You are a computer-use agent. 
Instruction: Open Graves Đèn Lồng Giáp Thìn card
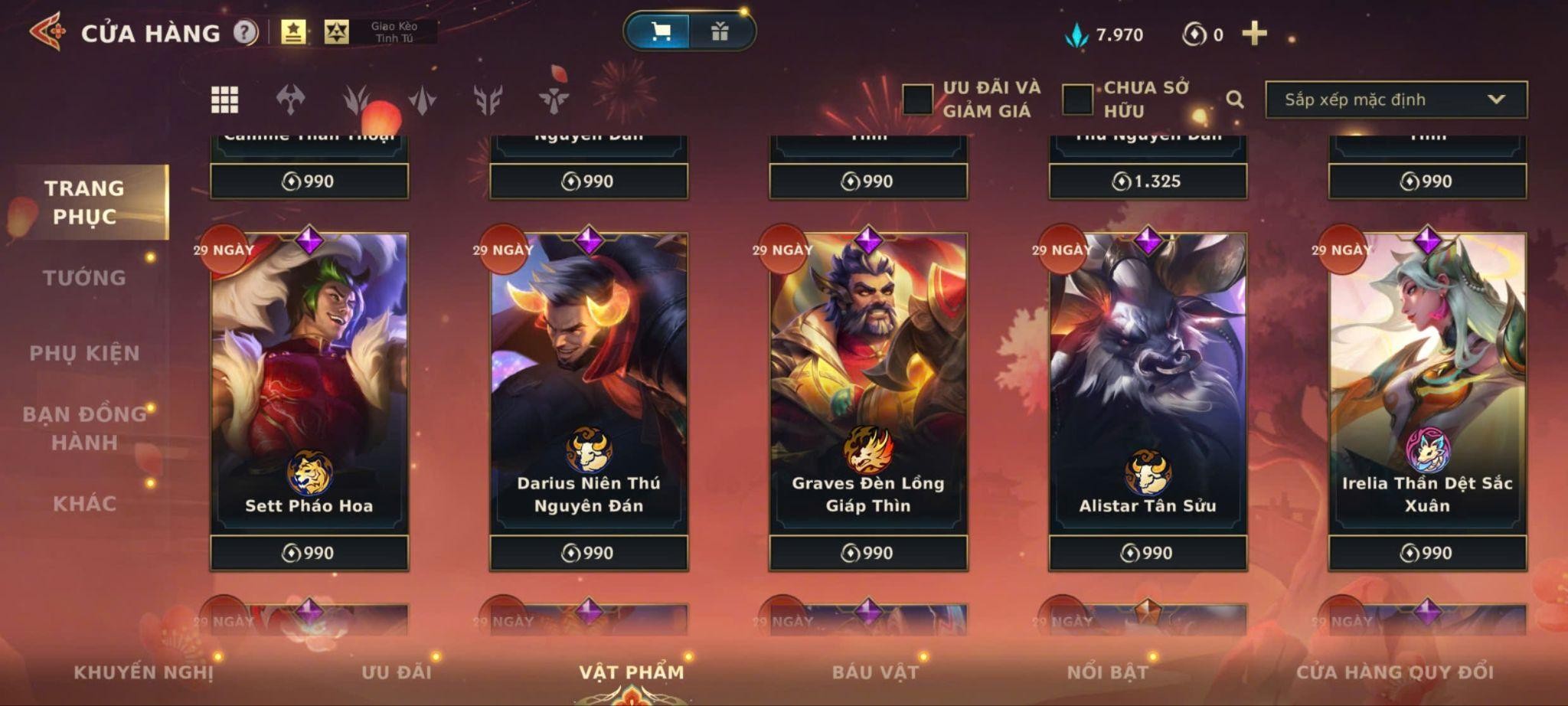click(868, 383)
